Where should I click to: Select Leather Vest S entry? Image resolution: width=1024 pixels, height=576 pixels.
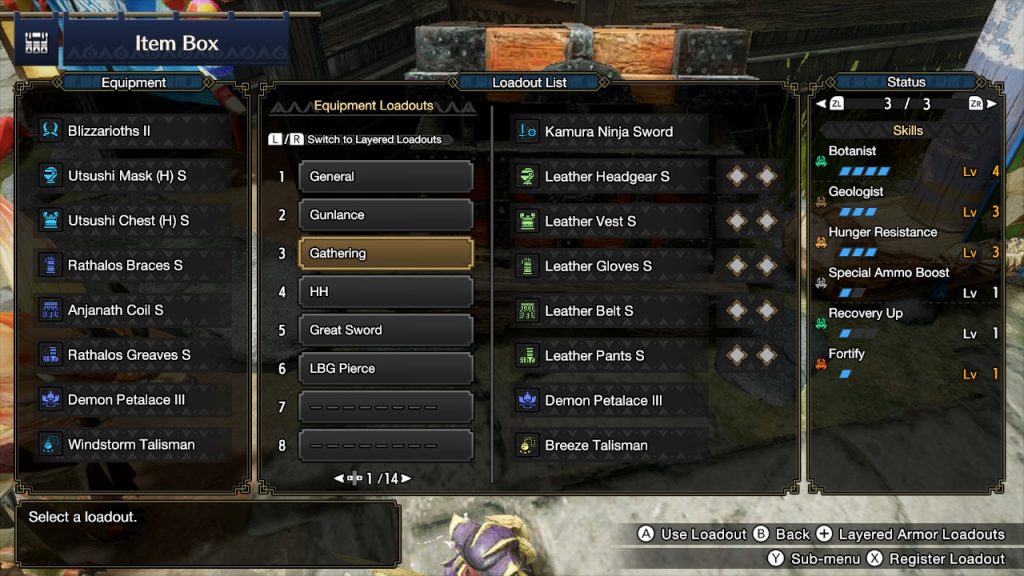point(610,221)
